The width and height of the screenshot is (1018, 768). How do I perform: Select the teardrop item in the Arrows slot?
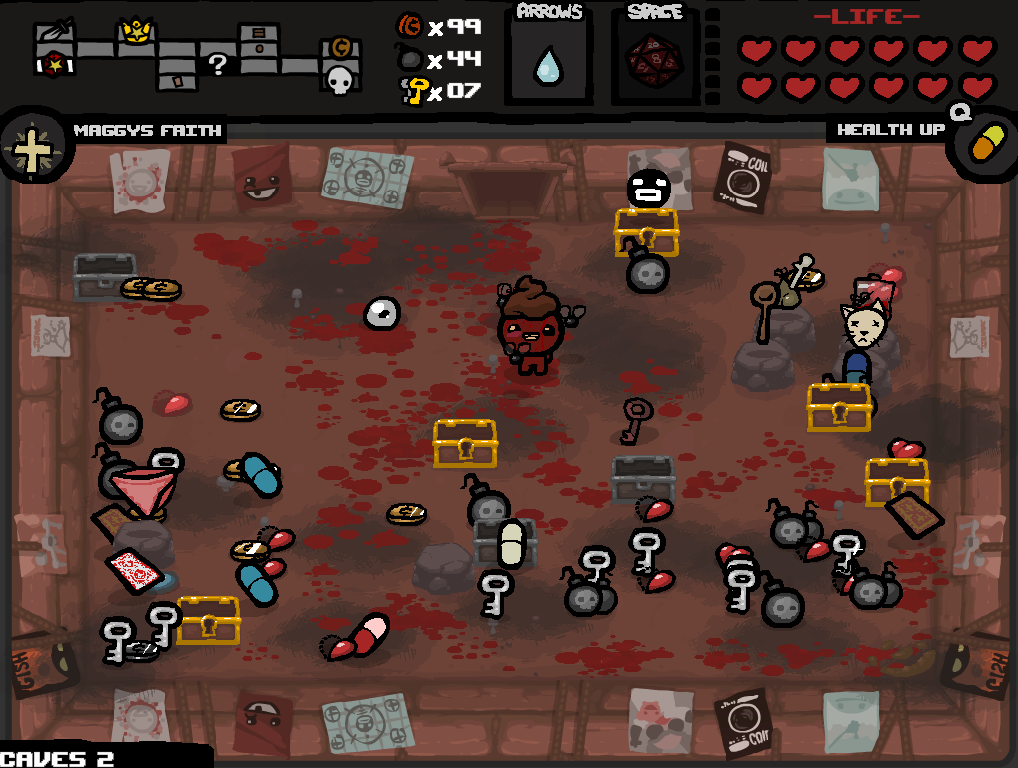[546, 65]
